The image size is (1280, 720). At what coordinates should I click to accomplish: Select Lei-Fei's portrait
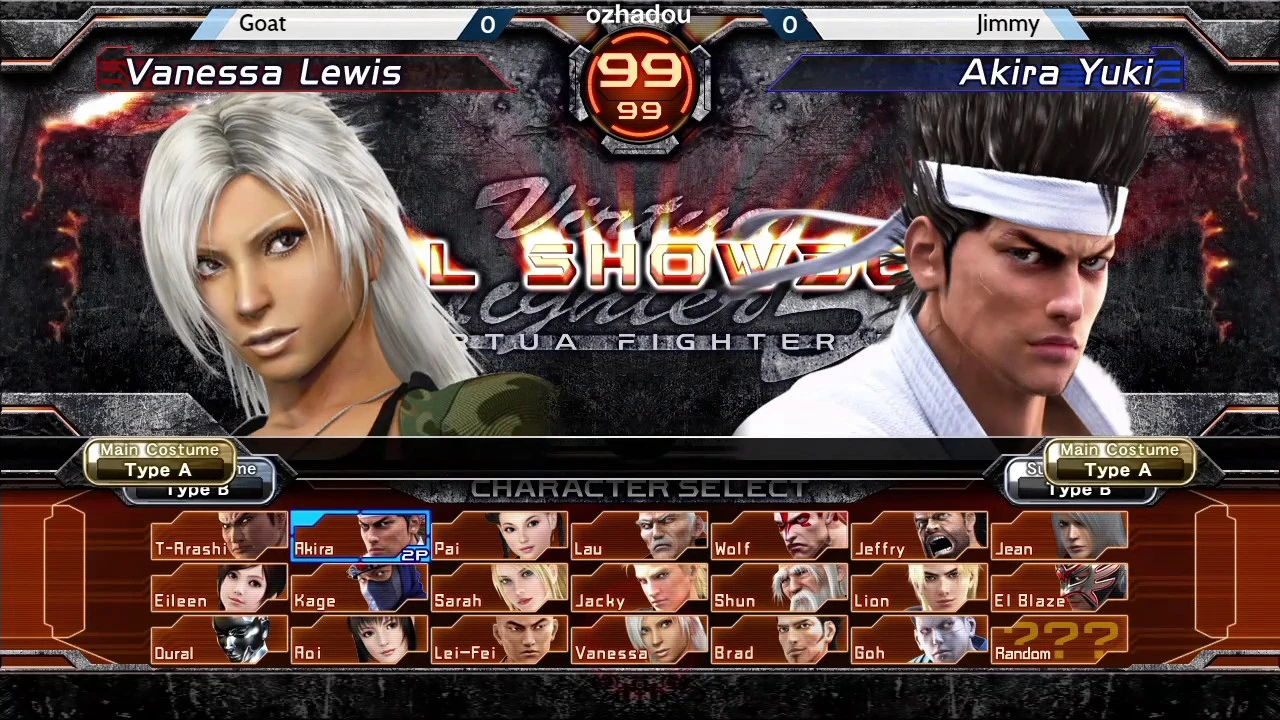point(500,645)
